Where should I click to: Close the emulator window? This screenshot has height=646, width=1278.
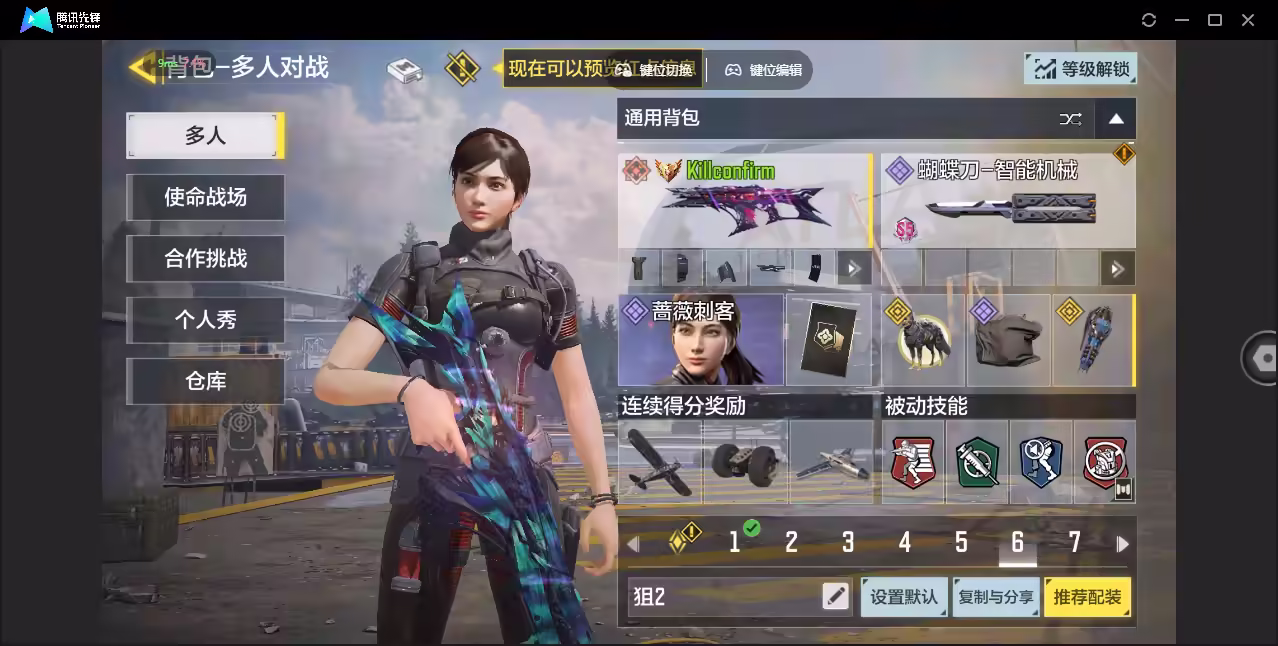(1248, 20)
